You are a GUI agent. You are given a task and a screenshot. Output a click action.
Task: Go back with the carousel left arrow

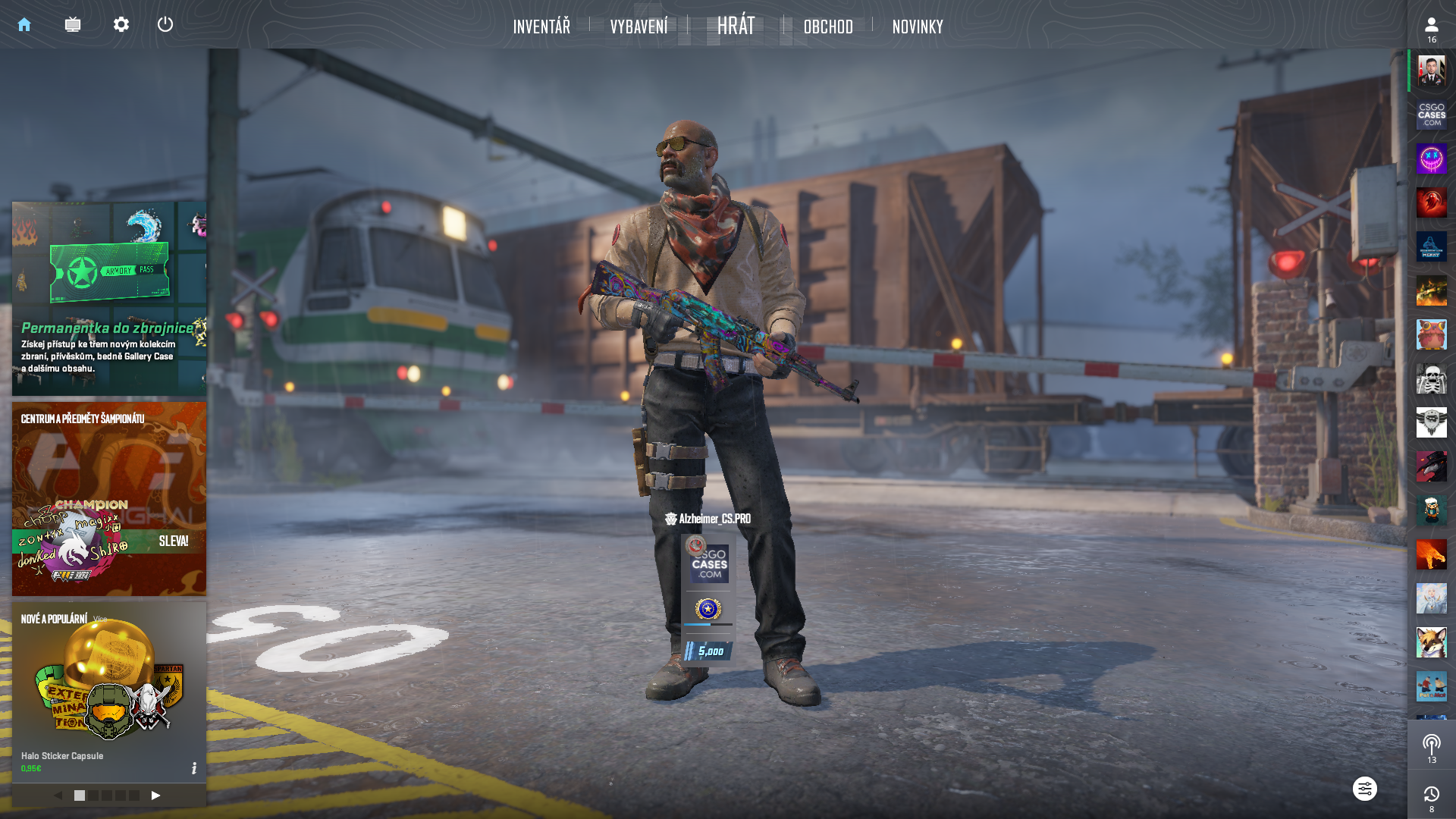click(58, 795)
